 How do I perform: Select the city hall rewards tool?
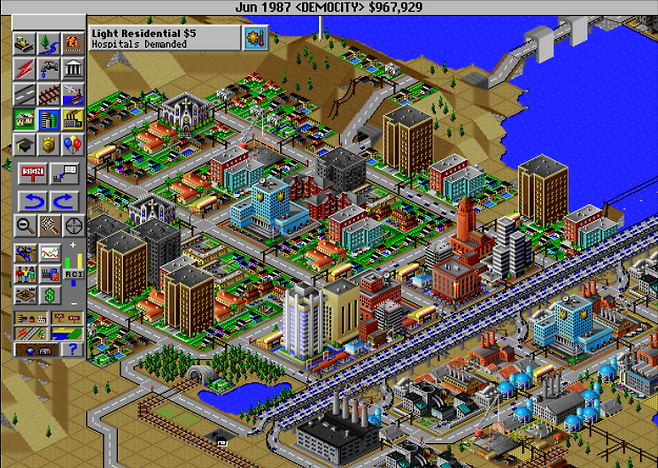click(70, 68)
